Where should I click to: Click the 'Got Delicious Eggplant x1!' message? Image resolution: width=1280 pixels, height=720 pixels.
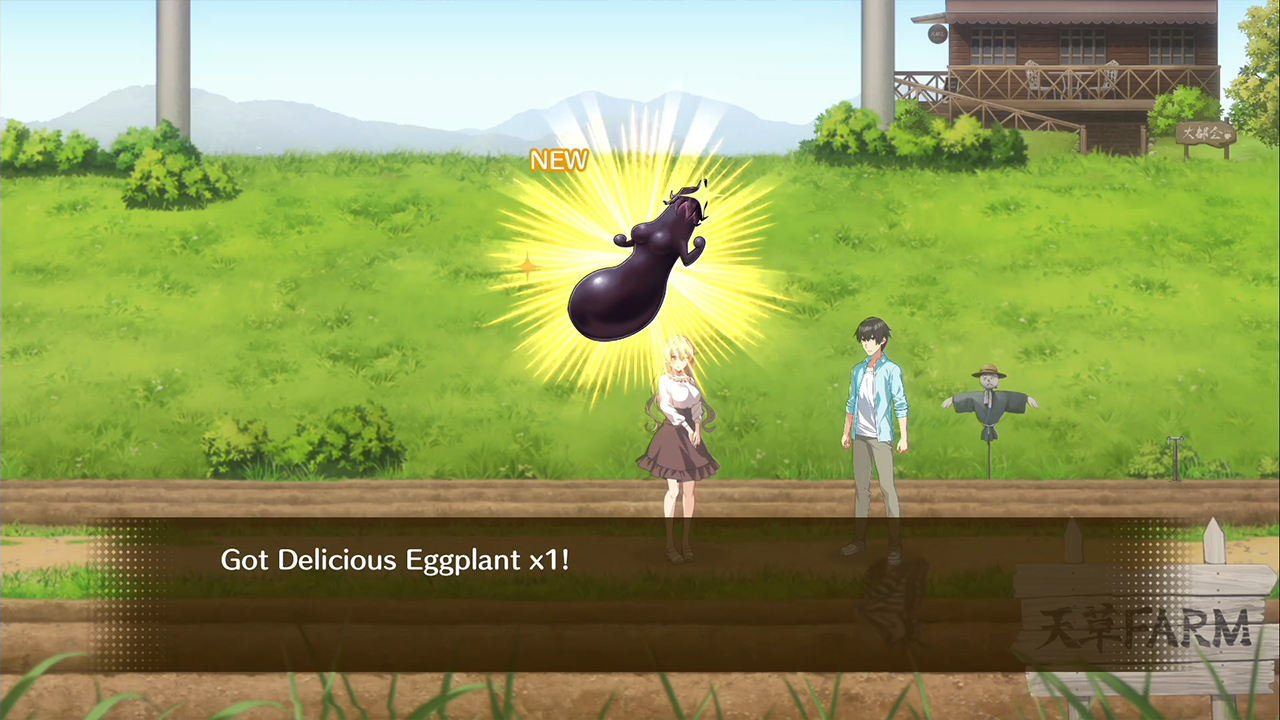[x=395, y=560]
